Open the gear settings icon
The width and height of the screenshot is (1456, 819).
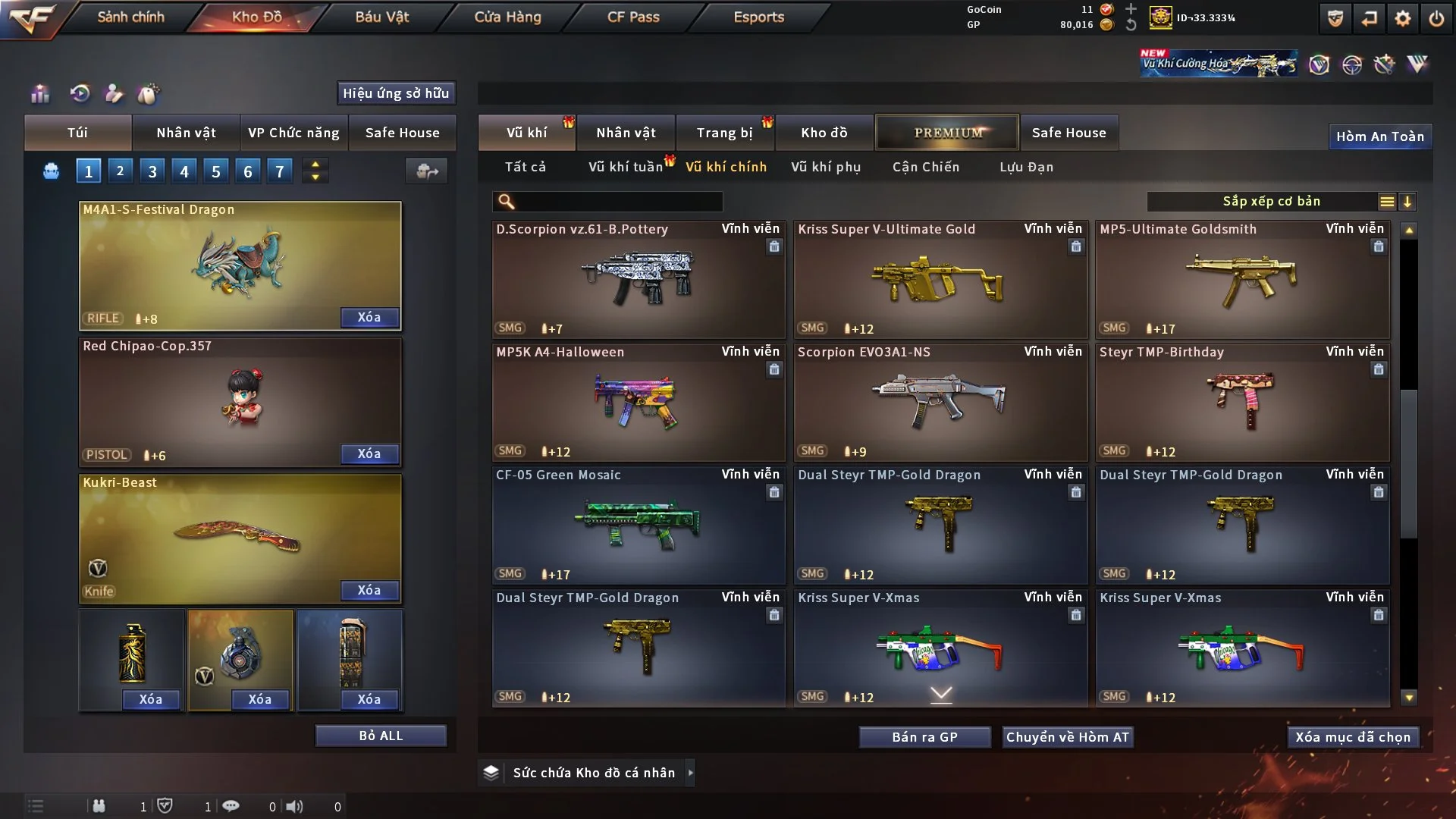click(1402, 18)
